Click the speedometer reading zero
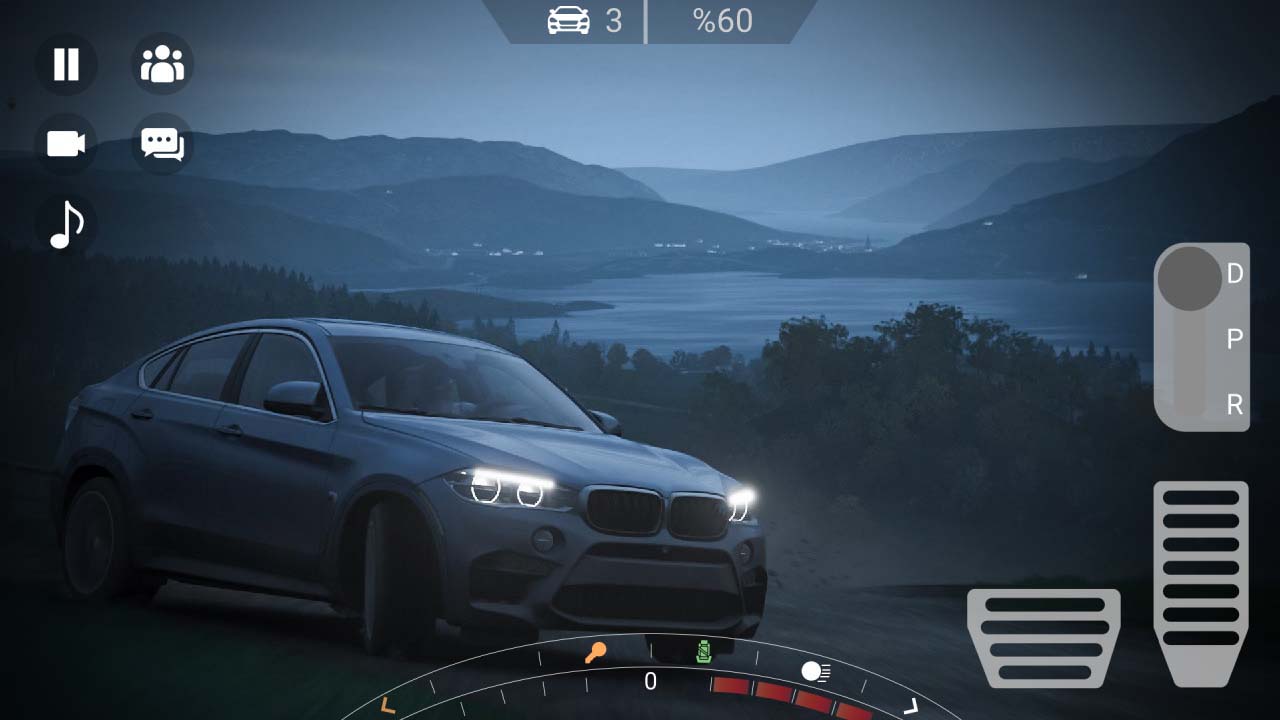 pyautogui.click(x=651, y=682)
